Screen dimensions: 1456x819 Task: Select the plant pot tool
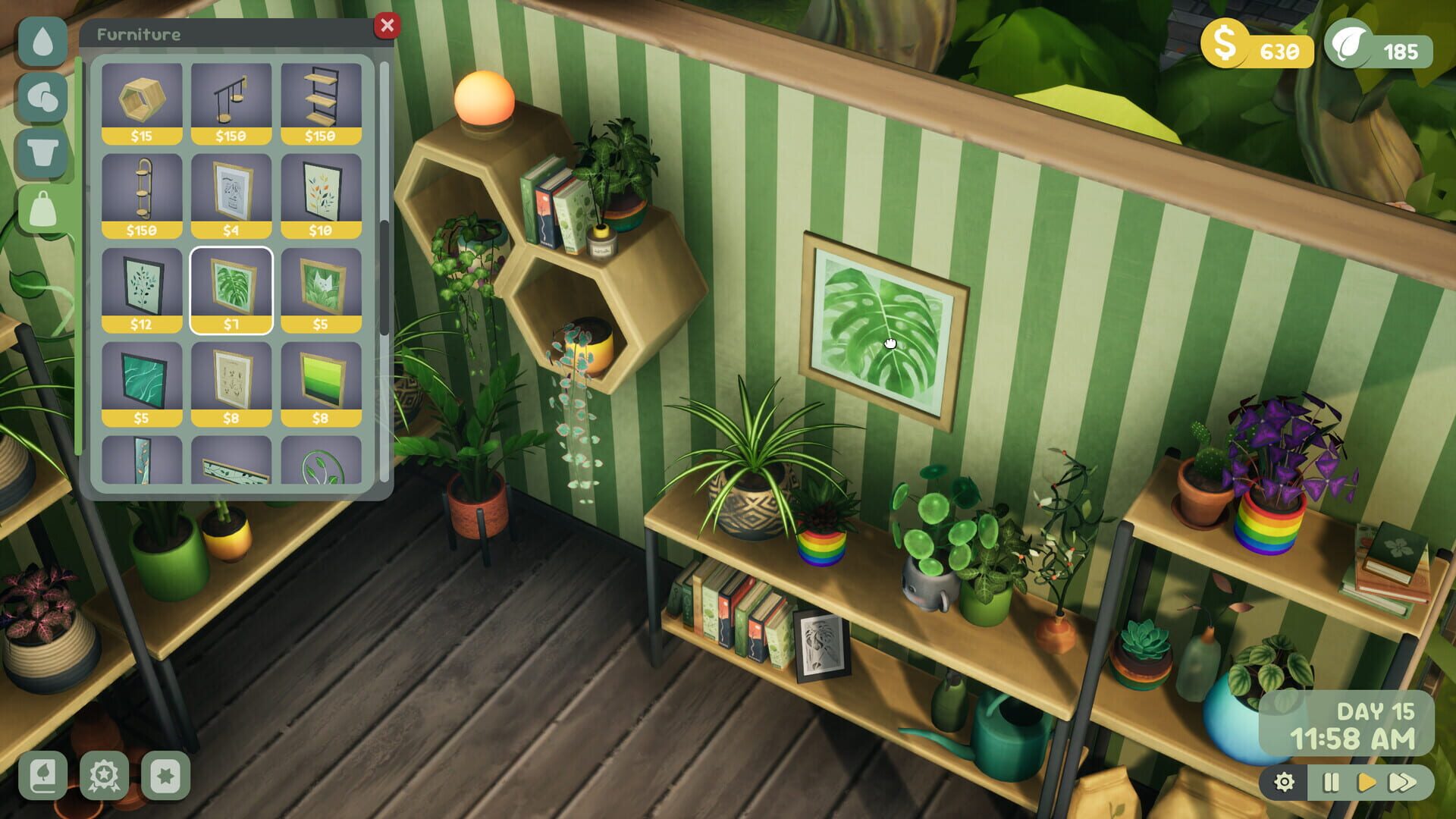[43, 152]
